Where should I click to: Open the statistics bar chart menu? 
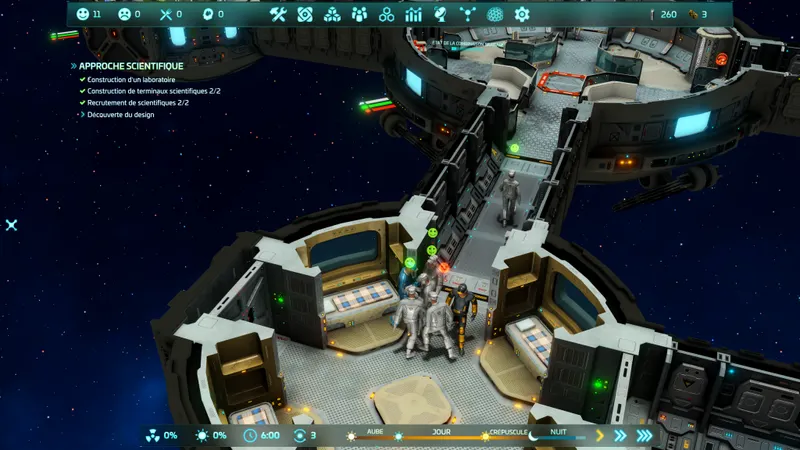[413, 14]
